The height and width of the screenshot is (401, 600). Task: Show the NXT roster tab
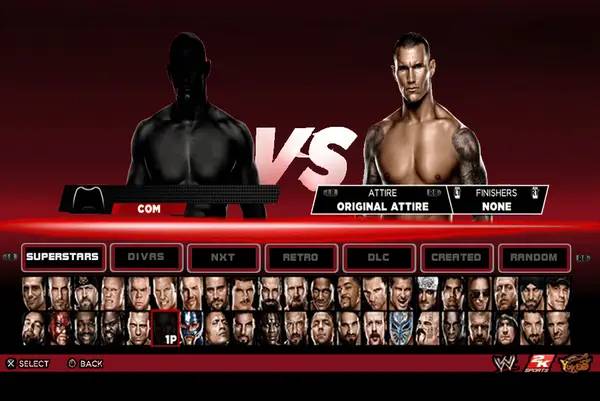click(222, 258)
